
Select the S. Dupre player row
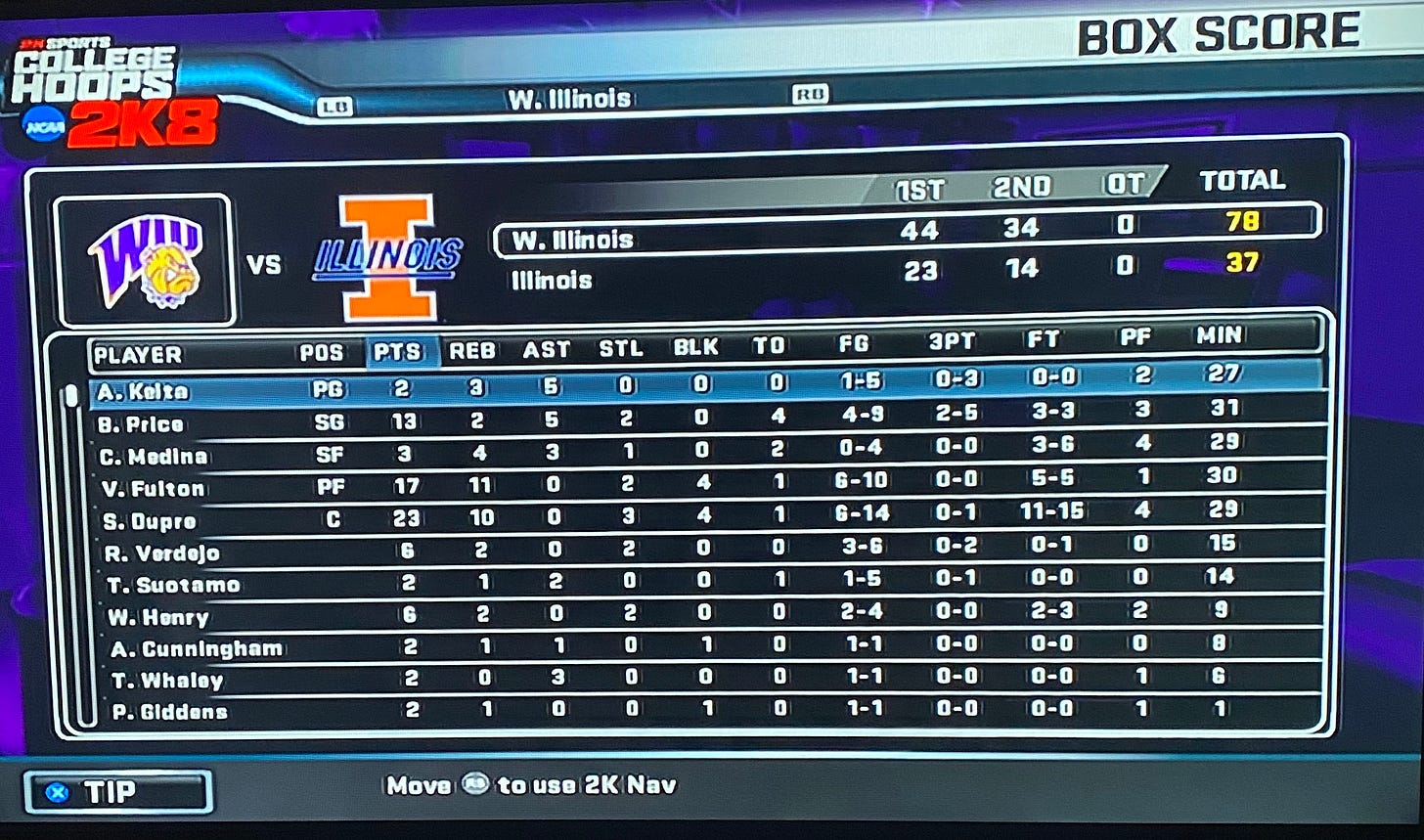[149, 521]
